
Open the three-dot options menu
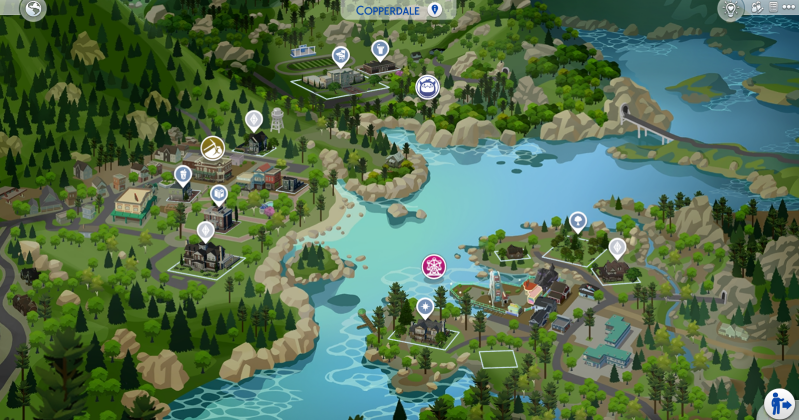(788, 8)
